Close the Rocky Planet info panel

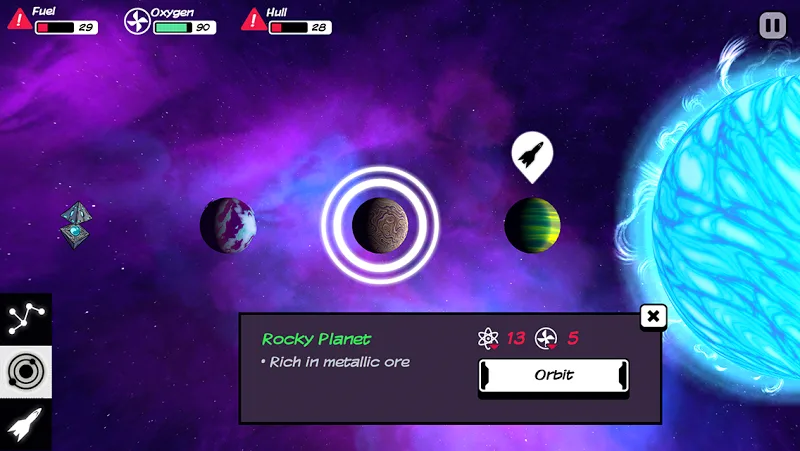(x=653, y=317)
